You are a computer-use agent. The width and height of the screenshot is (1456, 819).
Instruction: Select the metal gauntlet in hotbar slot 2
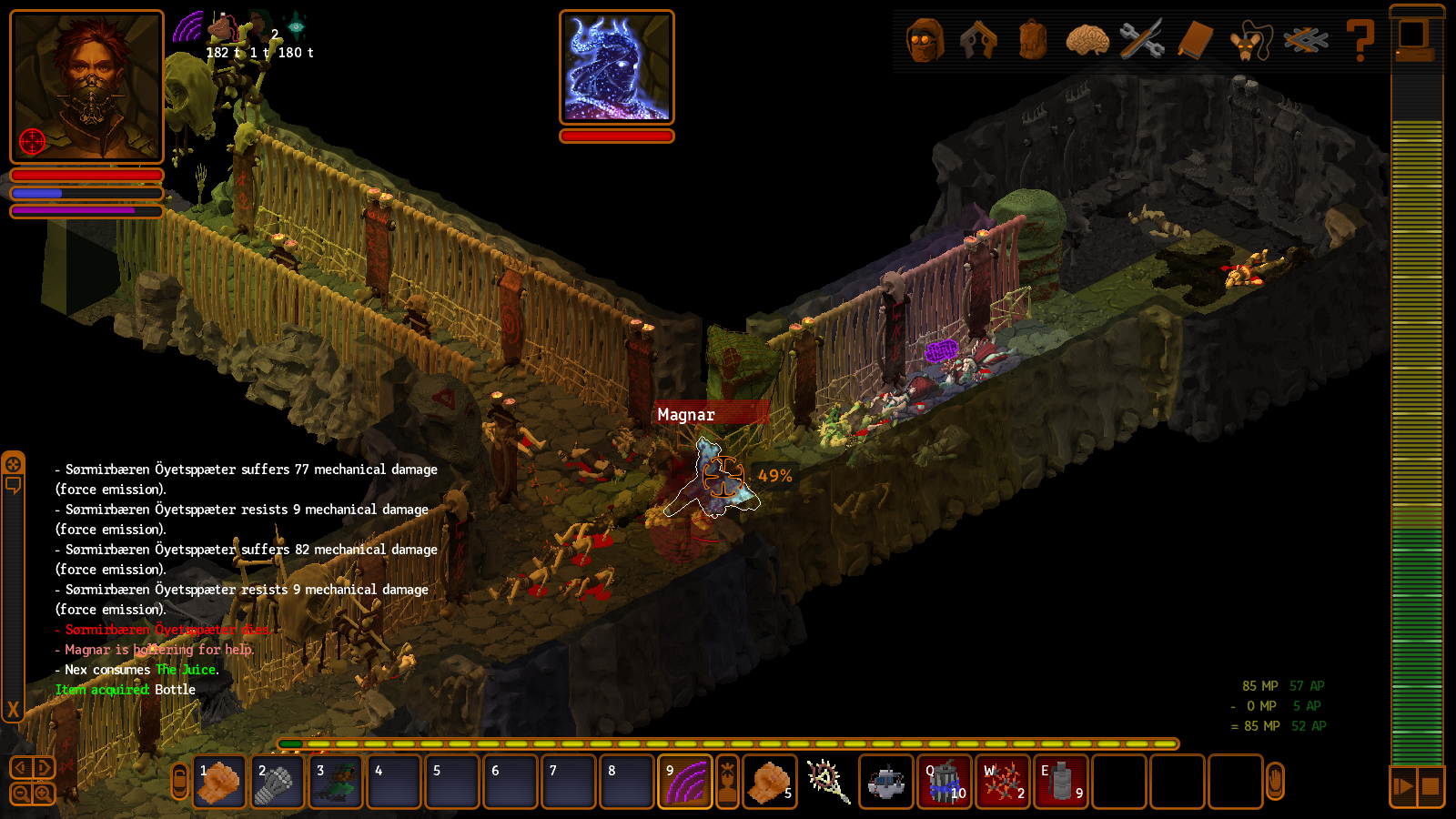coord(278,782)
